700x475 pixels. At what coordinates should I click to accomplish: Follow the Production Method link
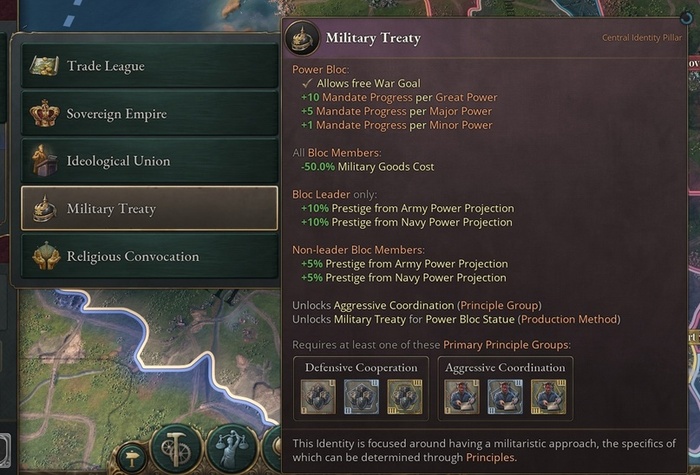[x=572, y=319]
